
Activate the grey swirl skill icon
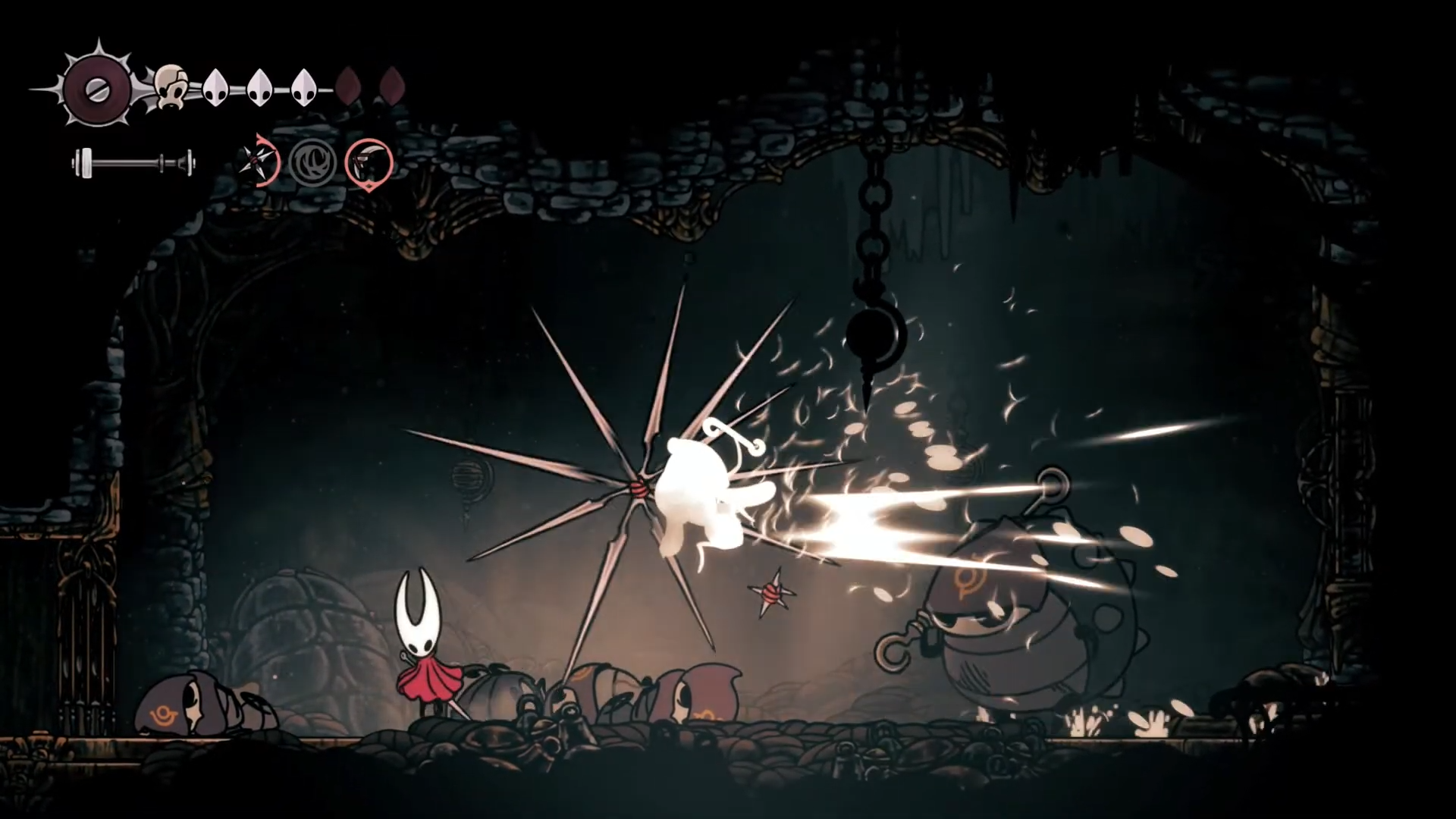pyautogui.click(x=312, y=162)
